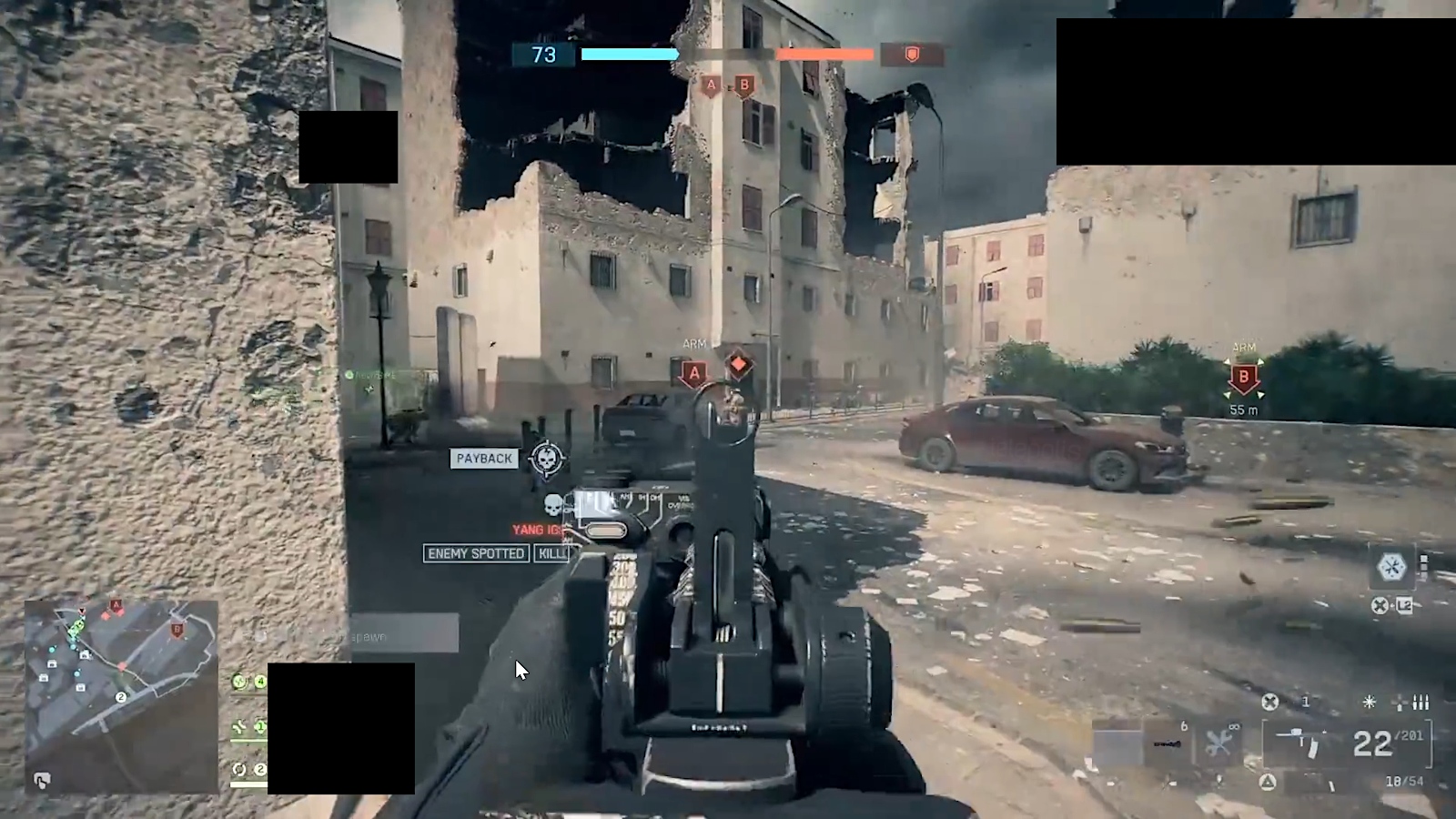The height and width of the screenshot is (819, 1456).
Task: Click the KILL feed entry
Action: tap(553, 553)
